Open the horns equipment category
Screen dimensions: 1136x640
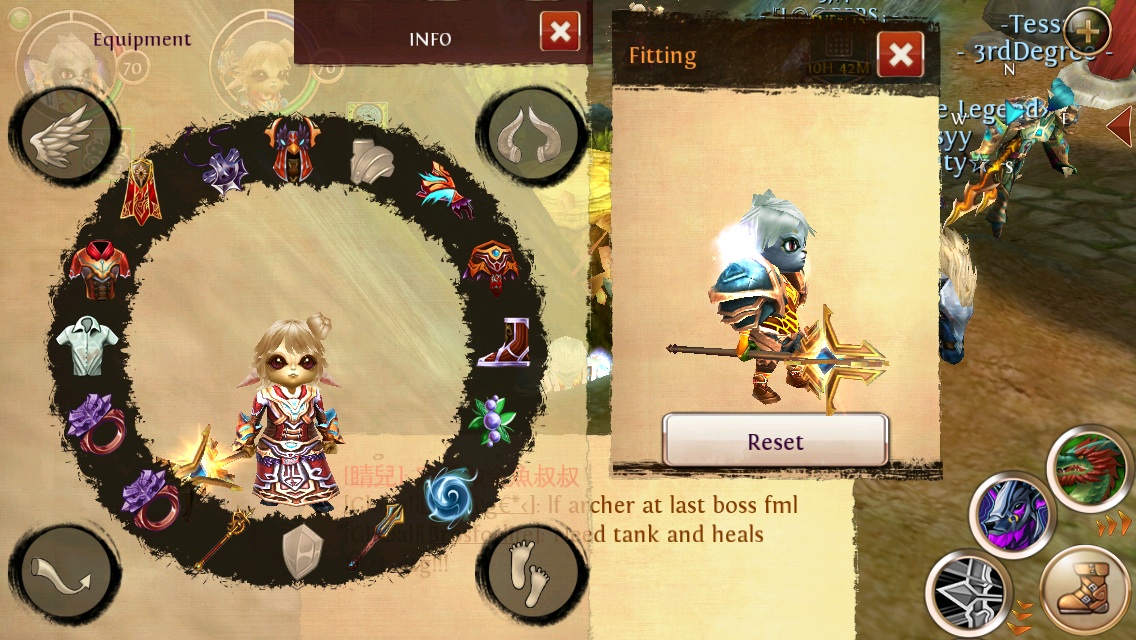tap(532, 133)
